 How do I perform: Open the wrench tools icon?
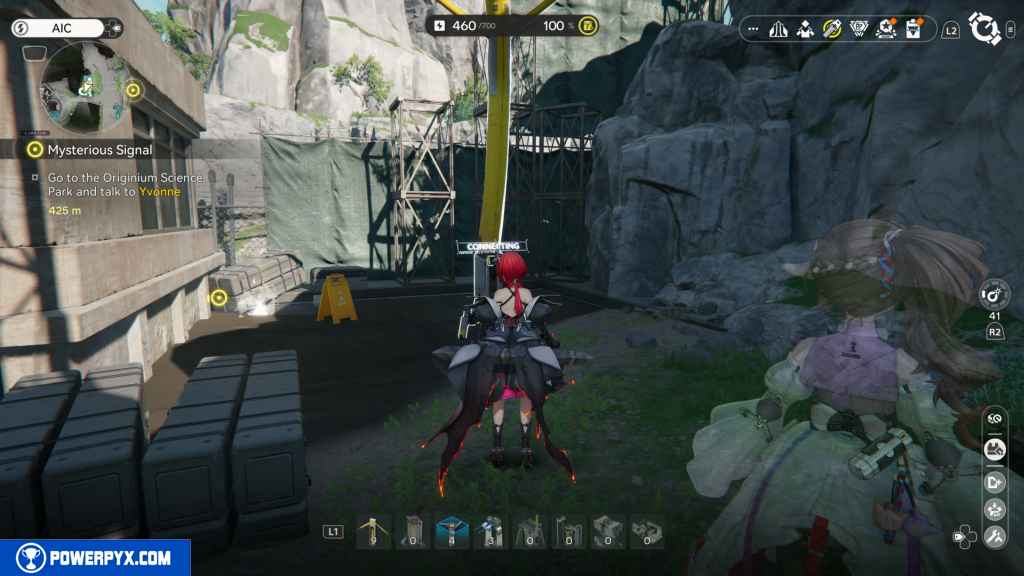(994, 537)
